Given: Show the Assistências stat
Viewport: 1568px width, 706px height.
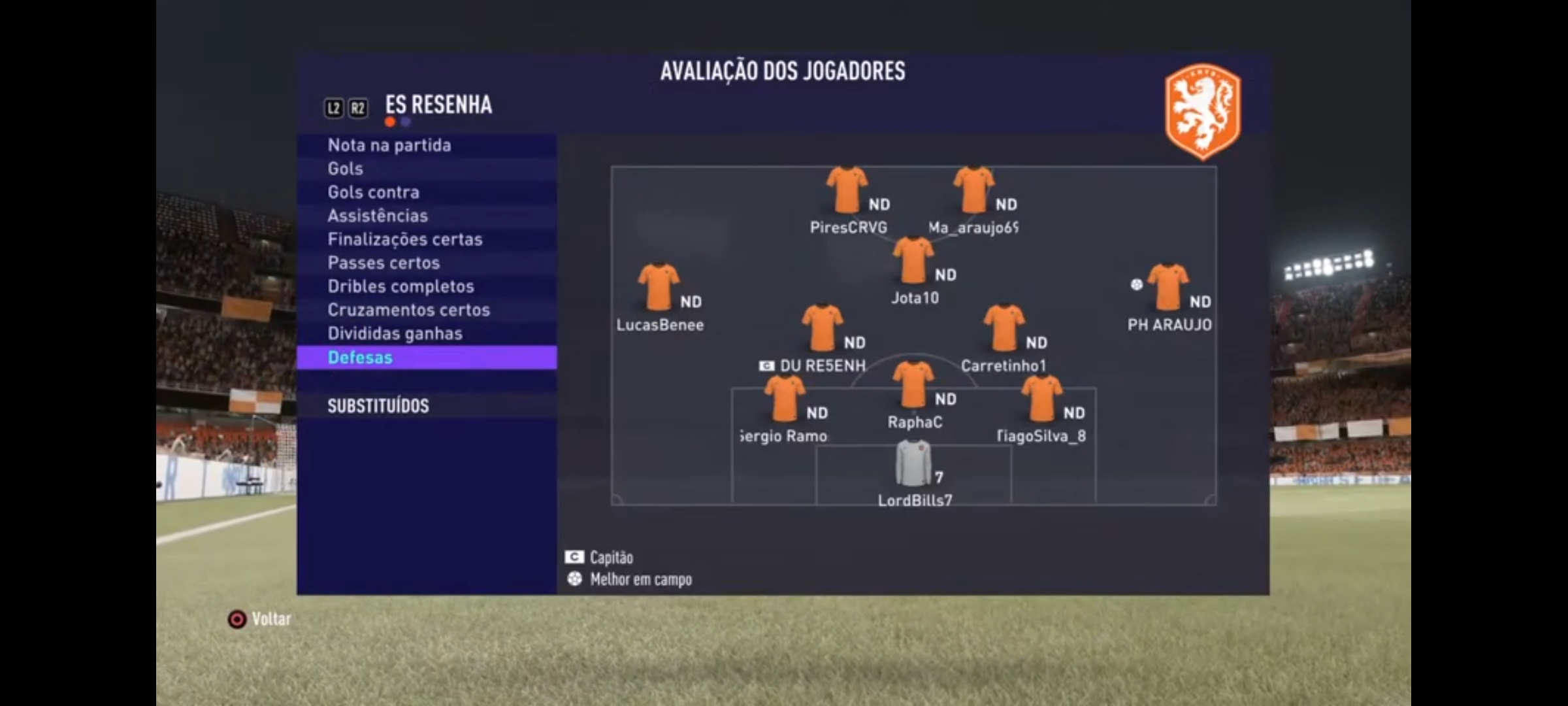Looking at the screenshot, I should tap(378, 216).
